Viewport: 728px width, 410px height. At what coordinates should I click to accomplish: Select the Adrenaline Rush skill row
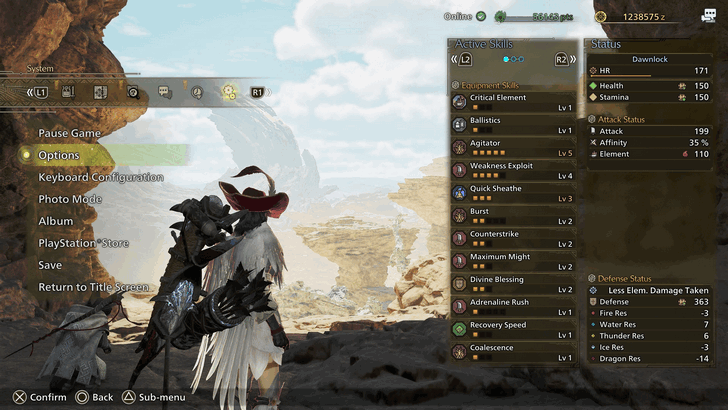click(x=513, y=307)
